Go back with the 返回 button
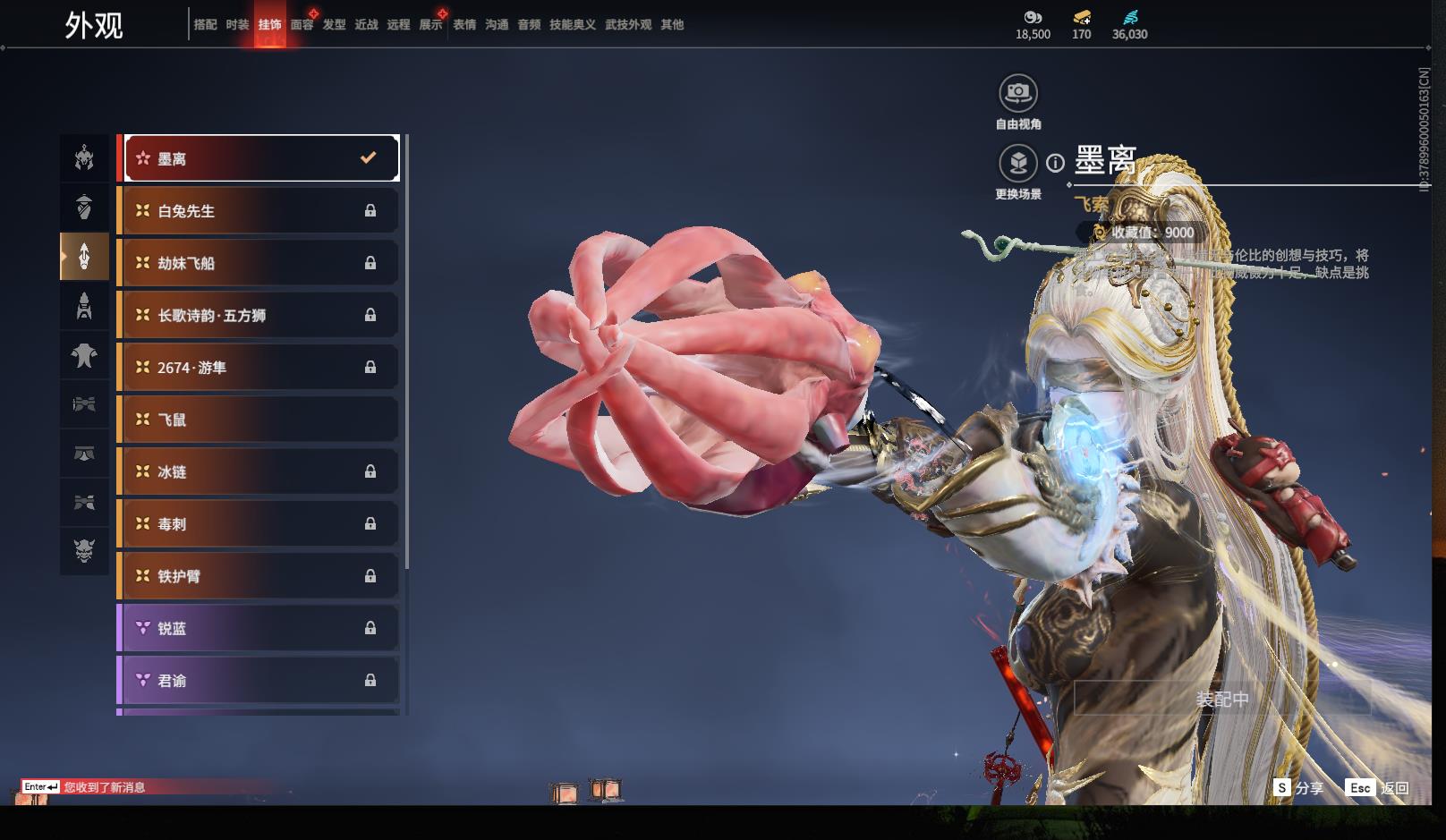This screenshot has height=840, width=1446. pyautogui.click(x=1378, y=788)
